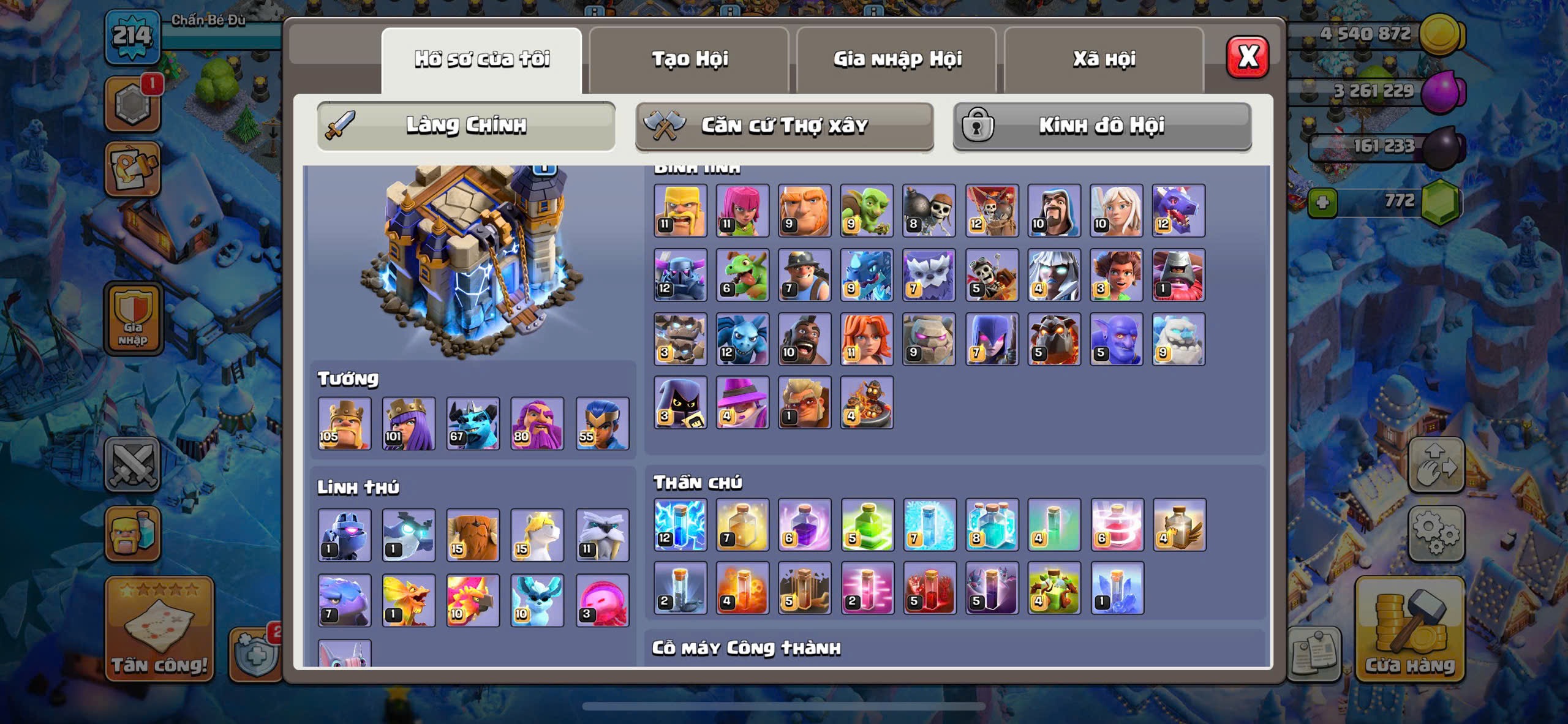Open the Gia nhập Hội tab
1568x724 pixels.
coord(897,59)
